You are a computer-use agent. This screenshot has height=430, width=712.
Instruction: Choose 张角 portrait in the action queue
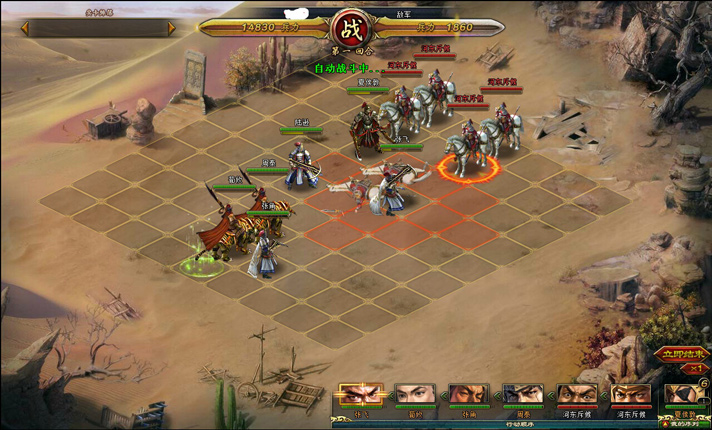coord(468,394)
